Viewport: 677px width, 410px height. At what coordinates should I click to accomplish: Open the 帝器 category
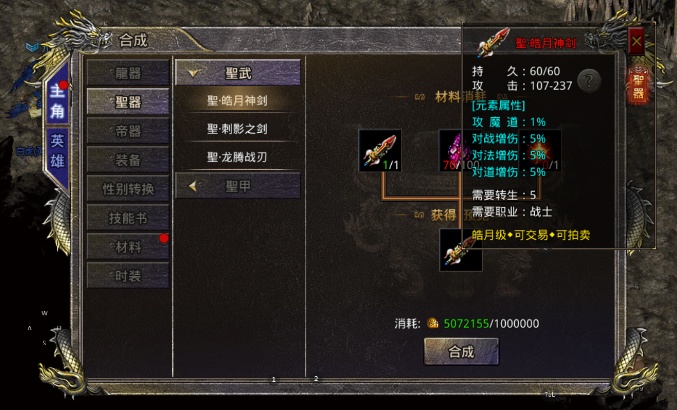(x=128, y=131)
